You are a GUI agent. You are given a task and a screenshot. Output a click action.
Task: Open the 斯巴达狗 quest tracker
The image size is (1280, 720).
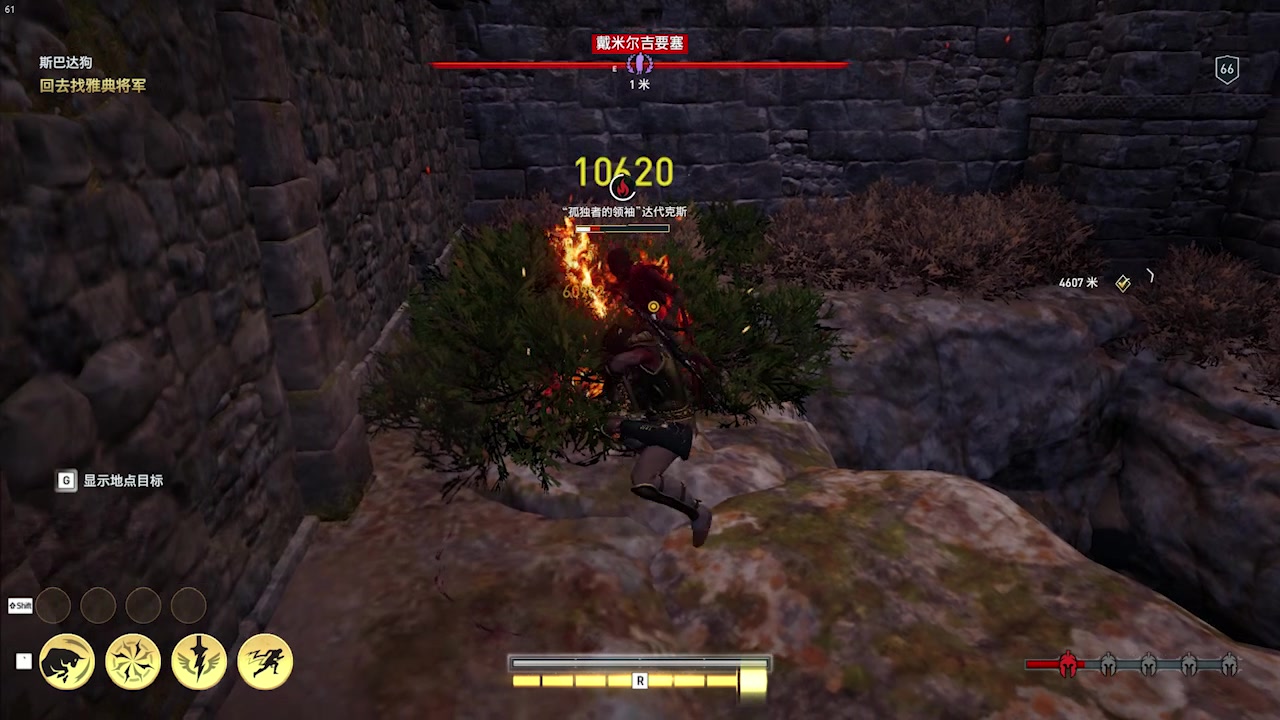click(x=66, y=62)
